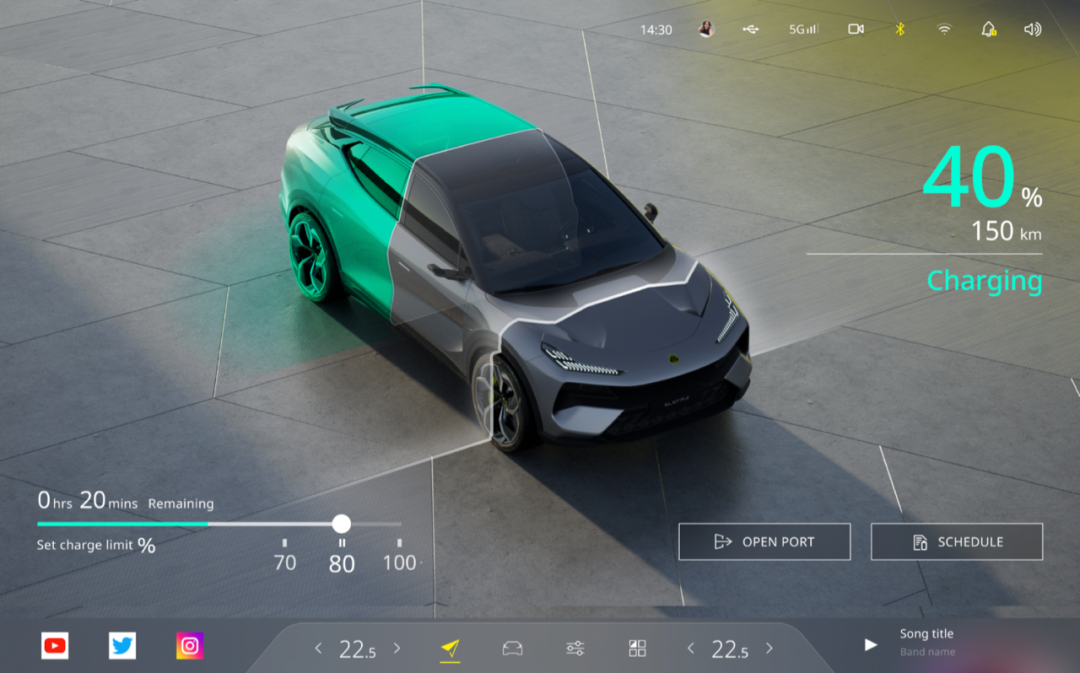Show the apps grid tab

pyautogui.click(x=637, y=649)
